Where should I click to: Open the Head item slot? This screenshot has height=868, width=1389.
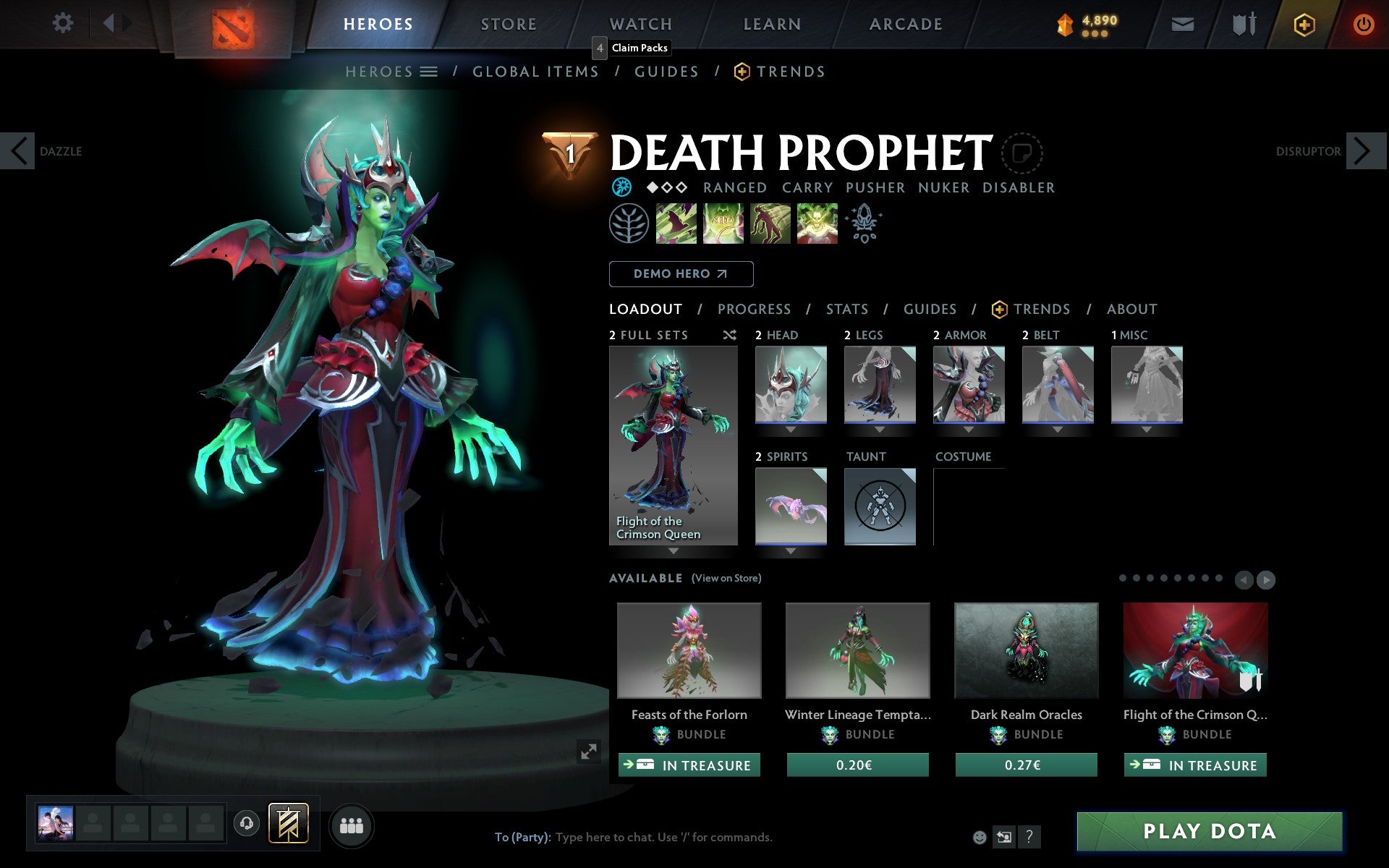pos(791,384)
